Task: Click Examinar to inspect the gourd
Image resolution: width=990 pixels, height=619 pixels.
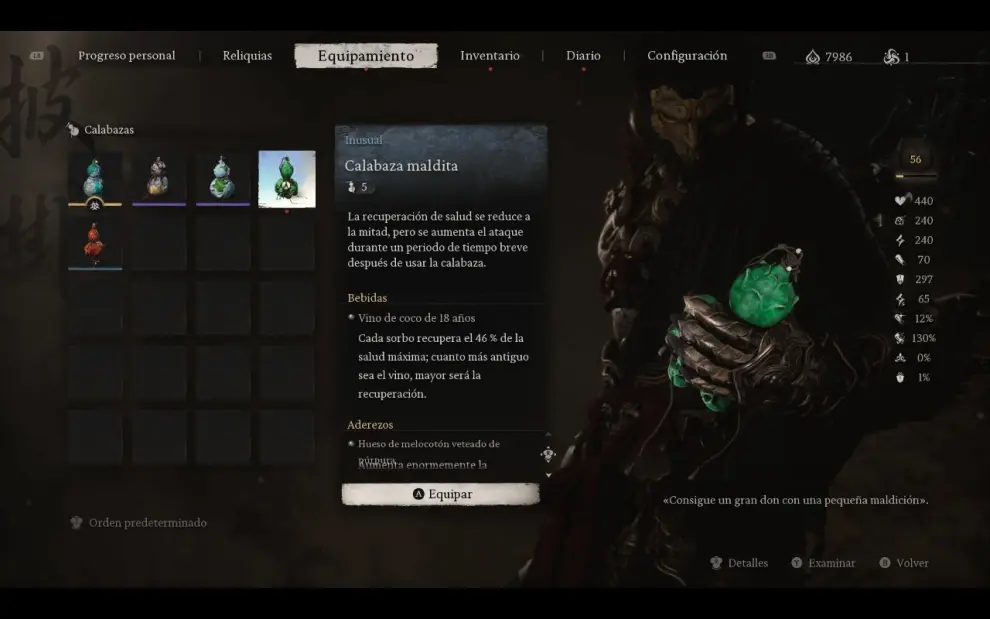Action: pos(823,563)
